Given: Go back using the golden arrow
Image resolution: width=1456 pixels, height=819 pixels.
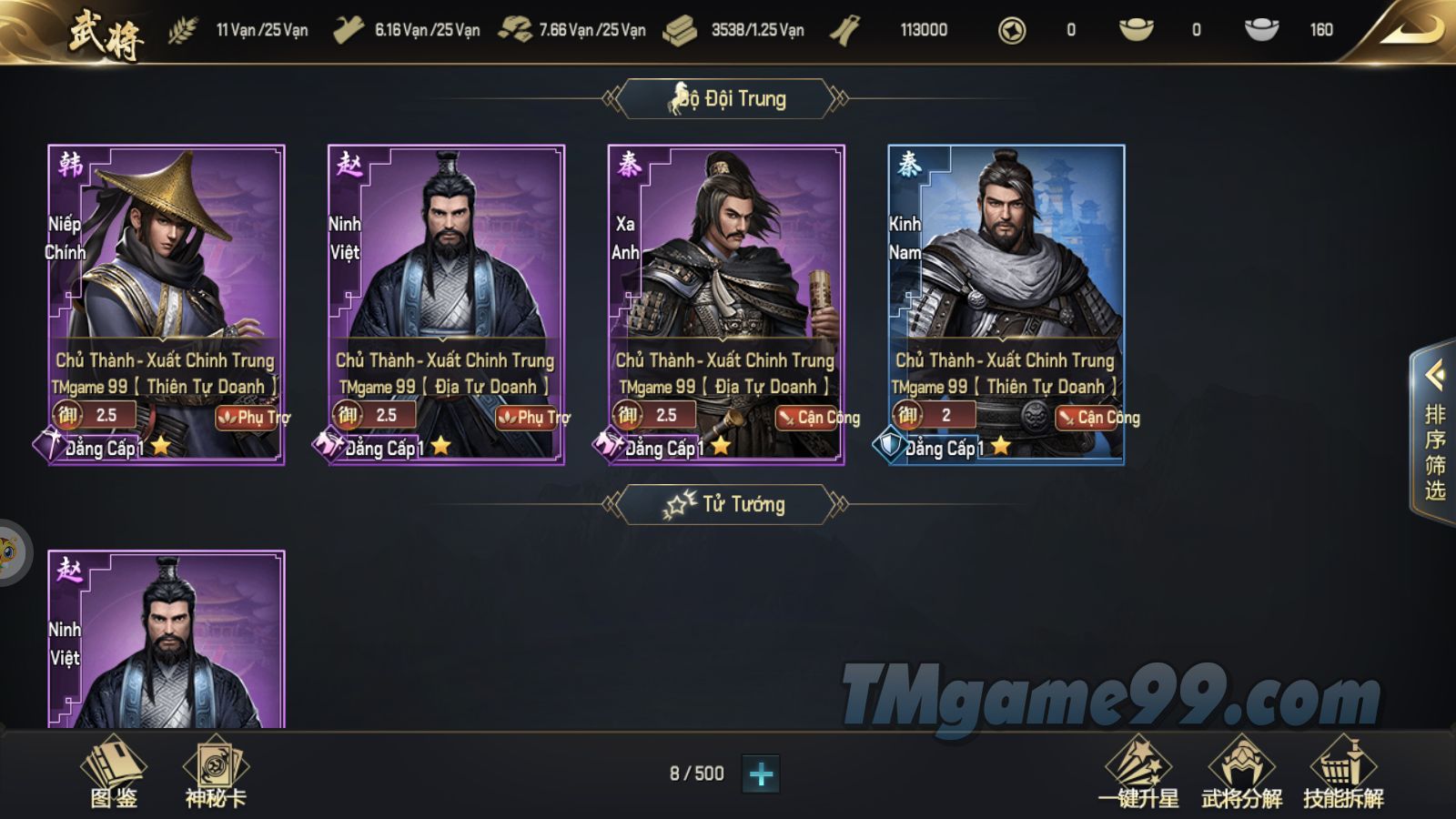Looking at the screenshot, I should click(x=1410, y=30).
